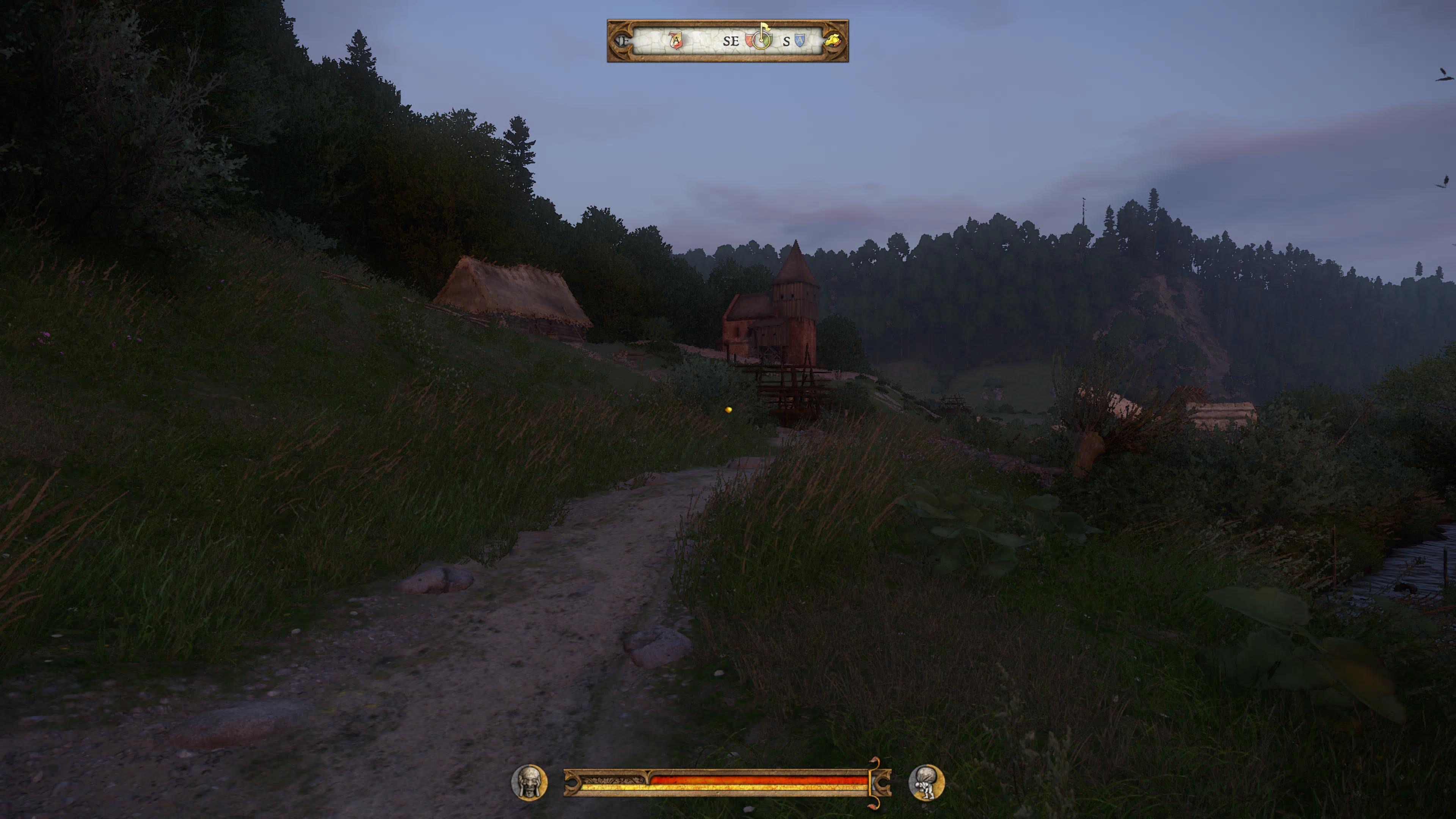Click the tired face status icon

[x=529, y=782]
